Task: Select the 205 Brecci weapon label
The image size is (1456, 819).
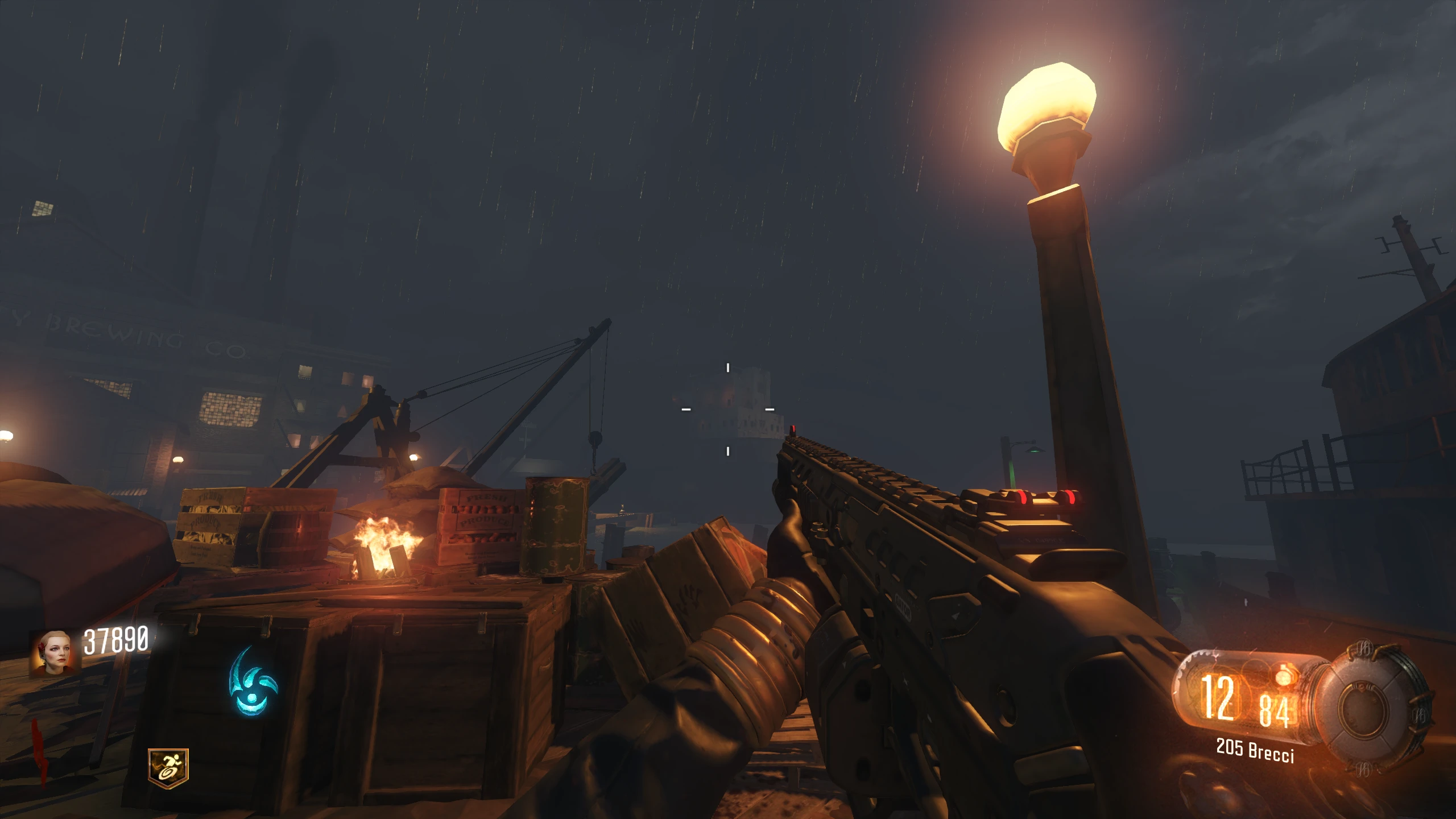Action: [x=1255, y=750]
